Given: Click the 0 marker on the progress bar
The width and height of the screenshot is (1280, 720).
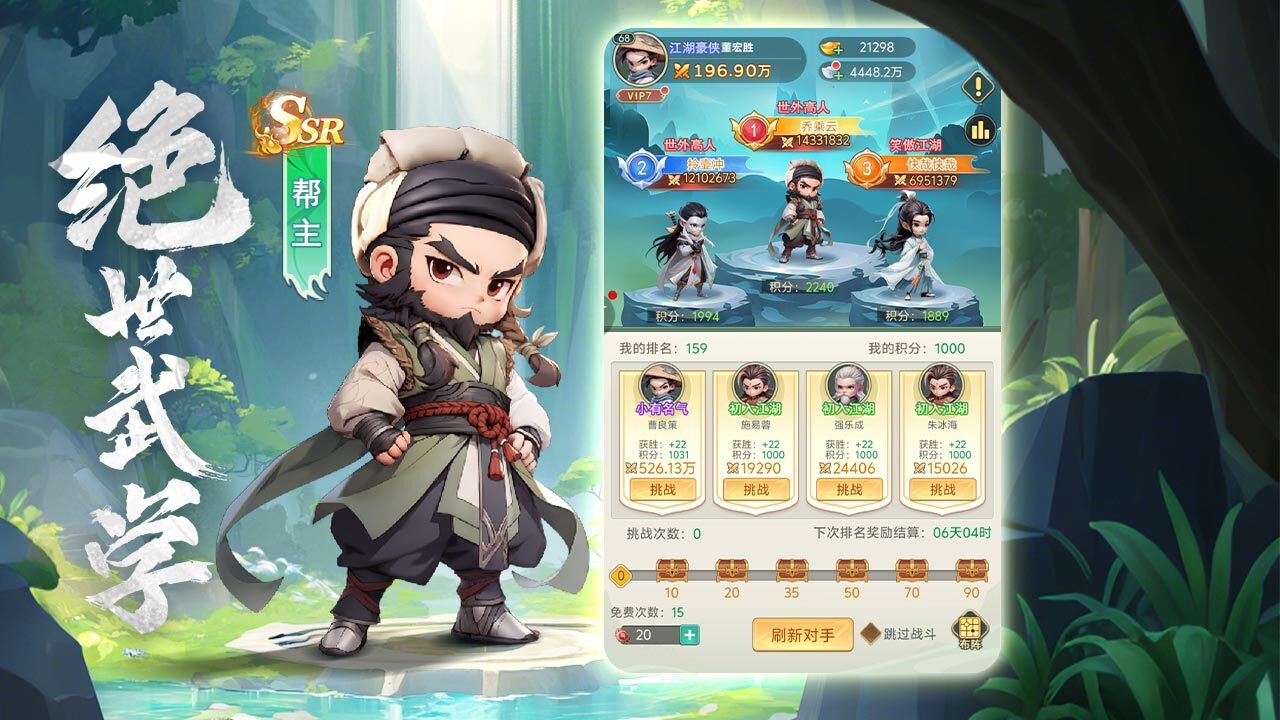Looking at the screenshot, I should tap(621, 576).
